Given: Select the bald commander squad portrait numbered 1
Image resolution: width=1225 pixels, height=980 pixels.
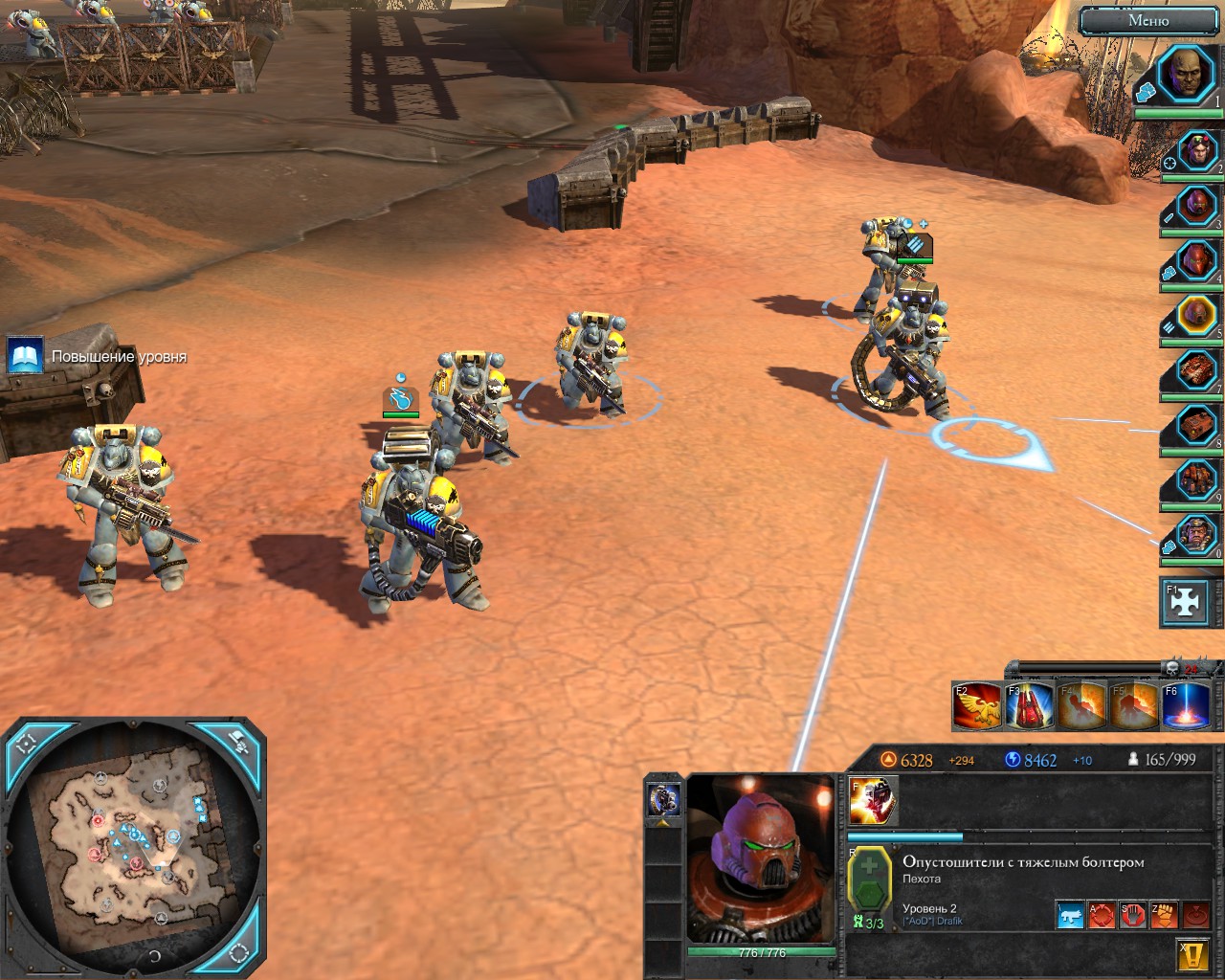Looking at the screenshot, I should [1188, 75].
